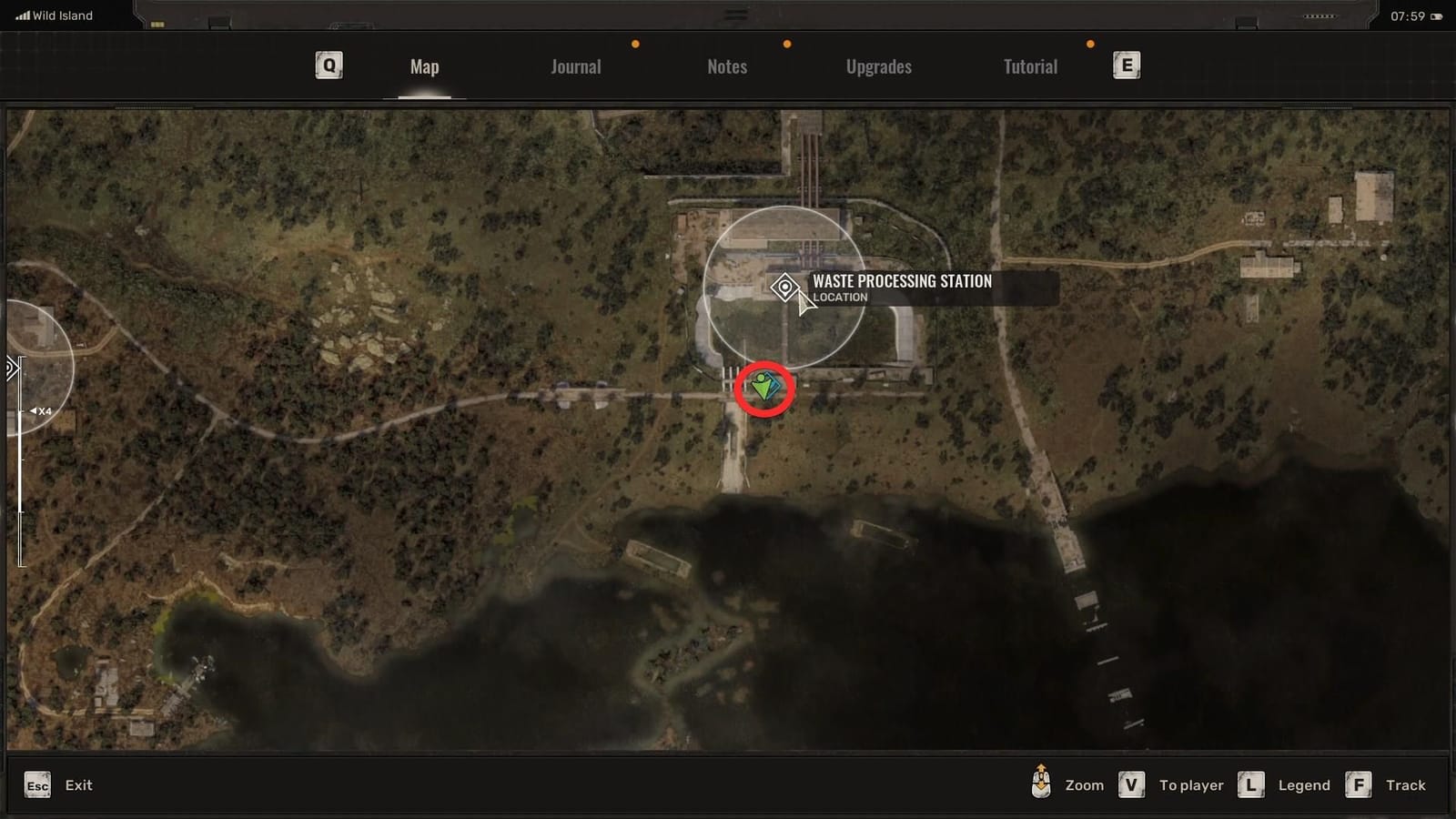Click the L key icon for Legend
The height and width of the screenshot is (819, 1456).
point(1252,784)
